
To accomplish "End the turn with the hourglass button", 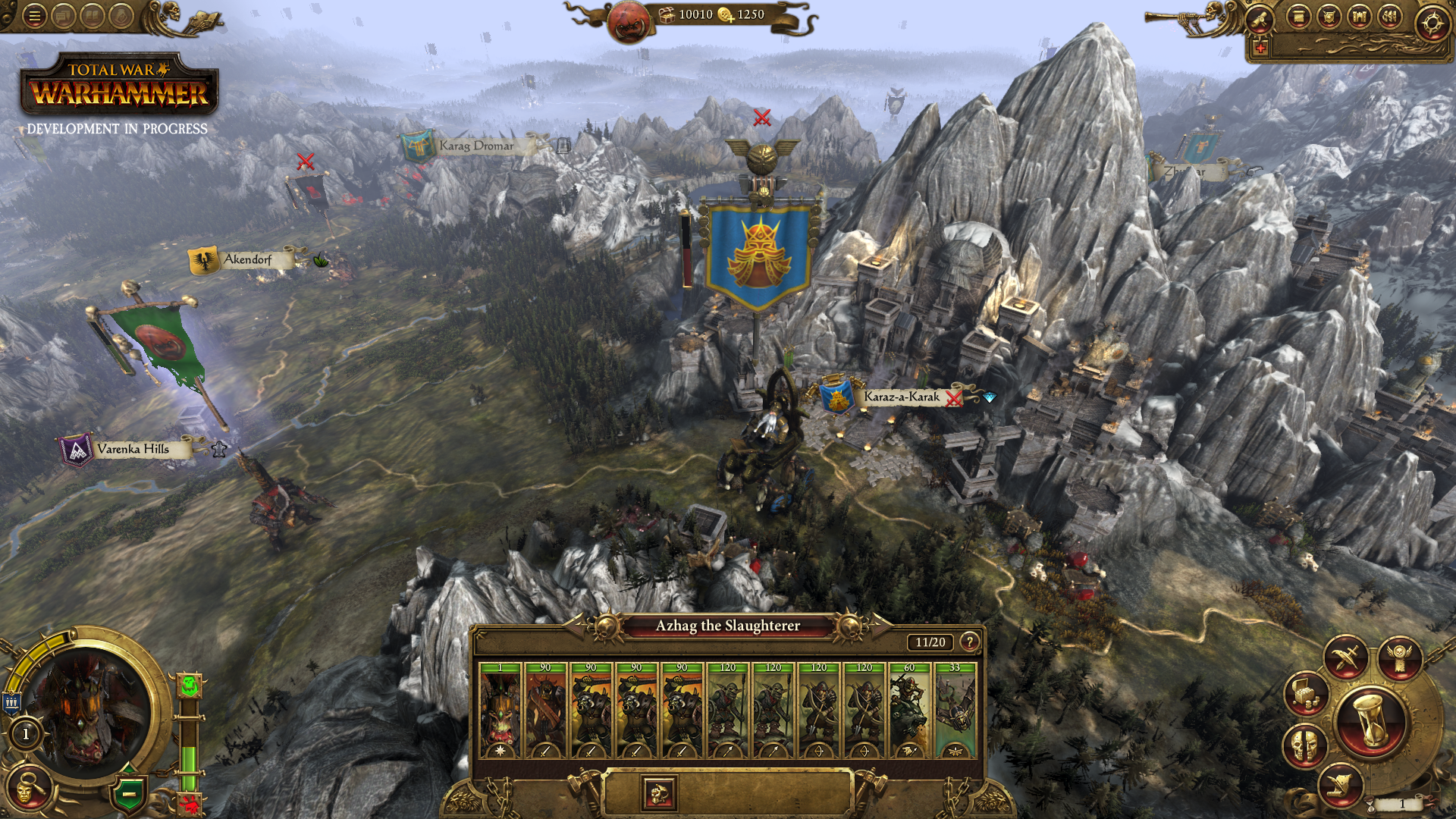I will coord(1372,721).
